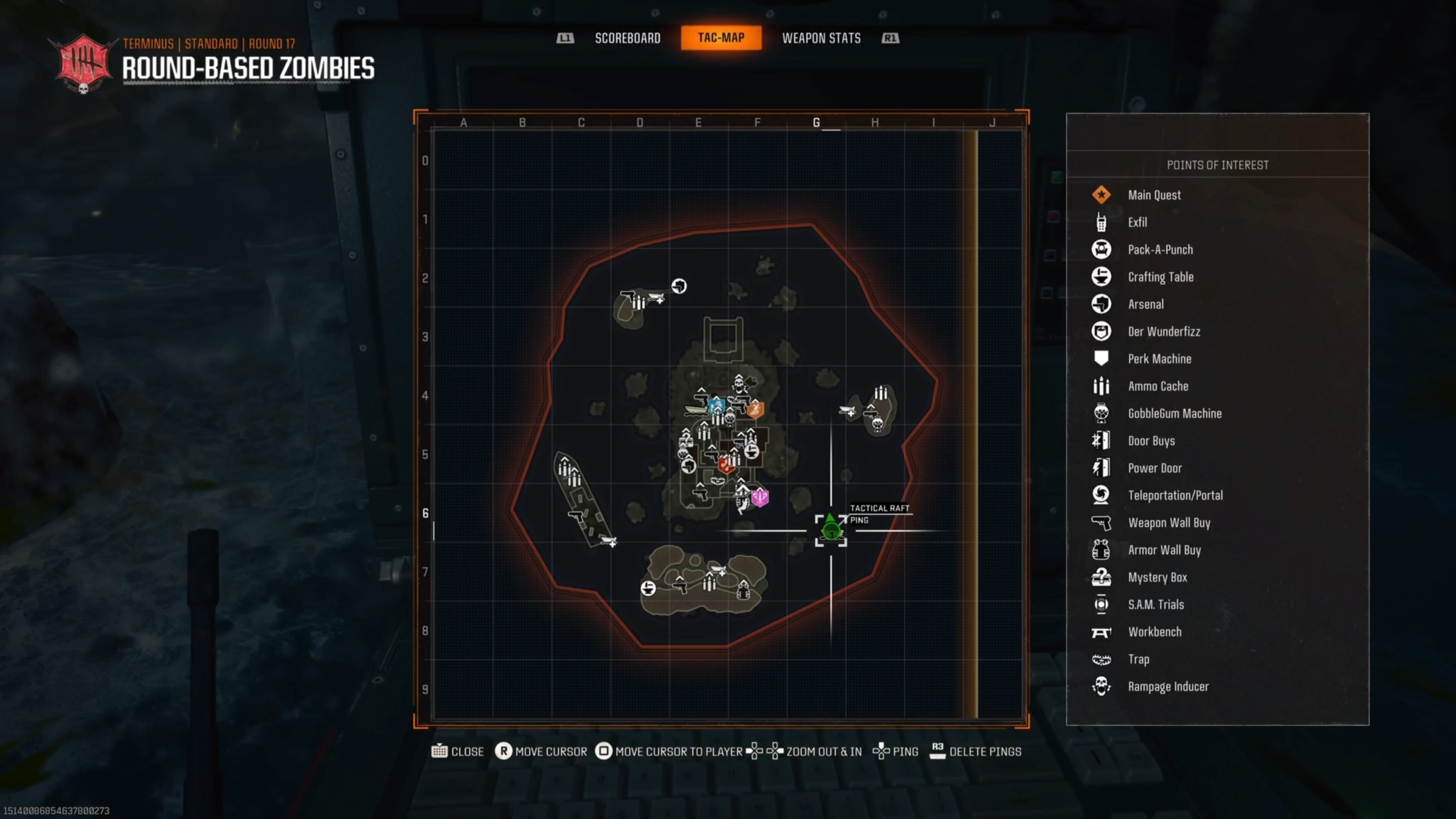
Task: Select Ammo Cache in the legend
Action: [x=1158, y=386]
